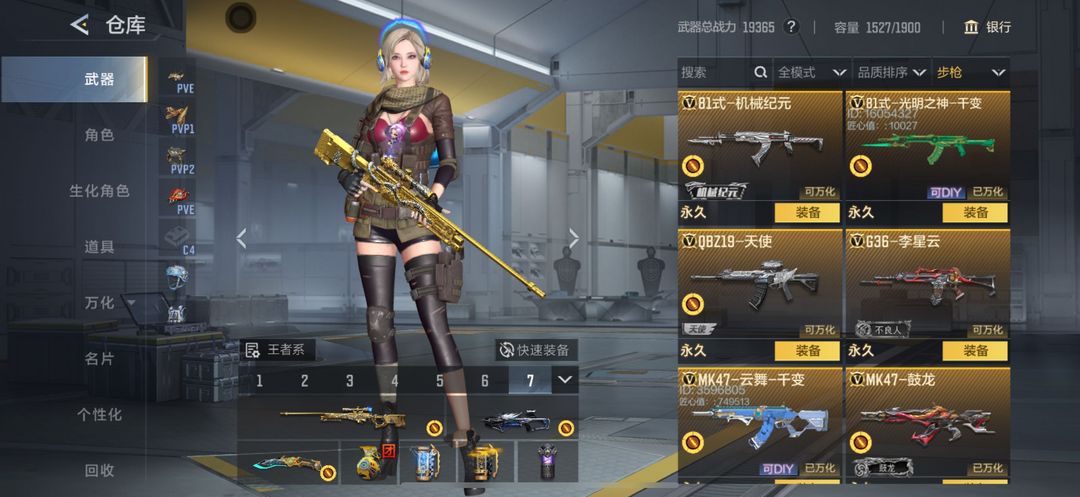Switch to the 角色 category
1080x497 pixels.
99,135
